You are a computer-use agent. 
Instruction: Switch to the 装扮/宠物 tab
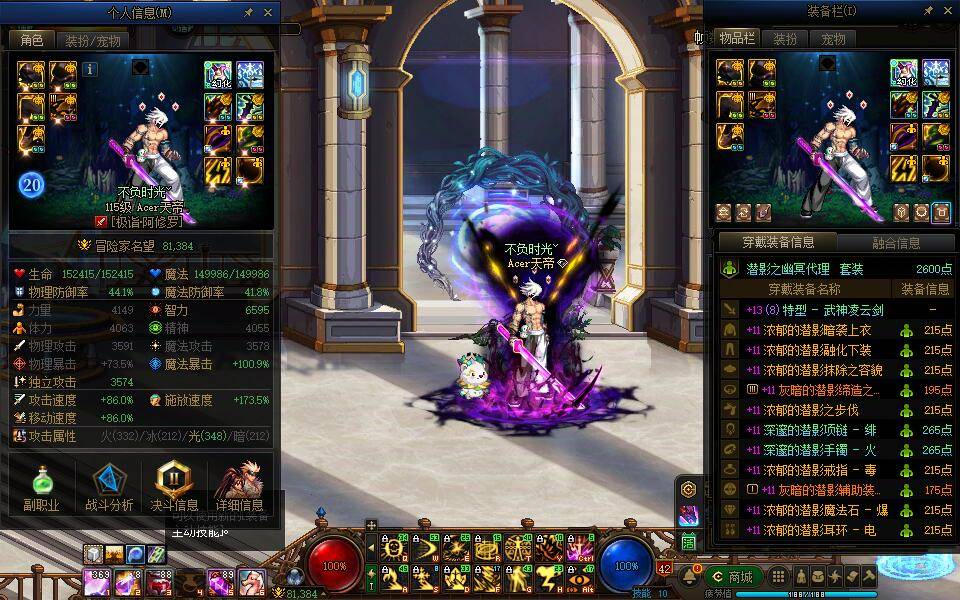click(x=93, y=41)
